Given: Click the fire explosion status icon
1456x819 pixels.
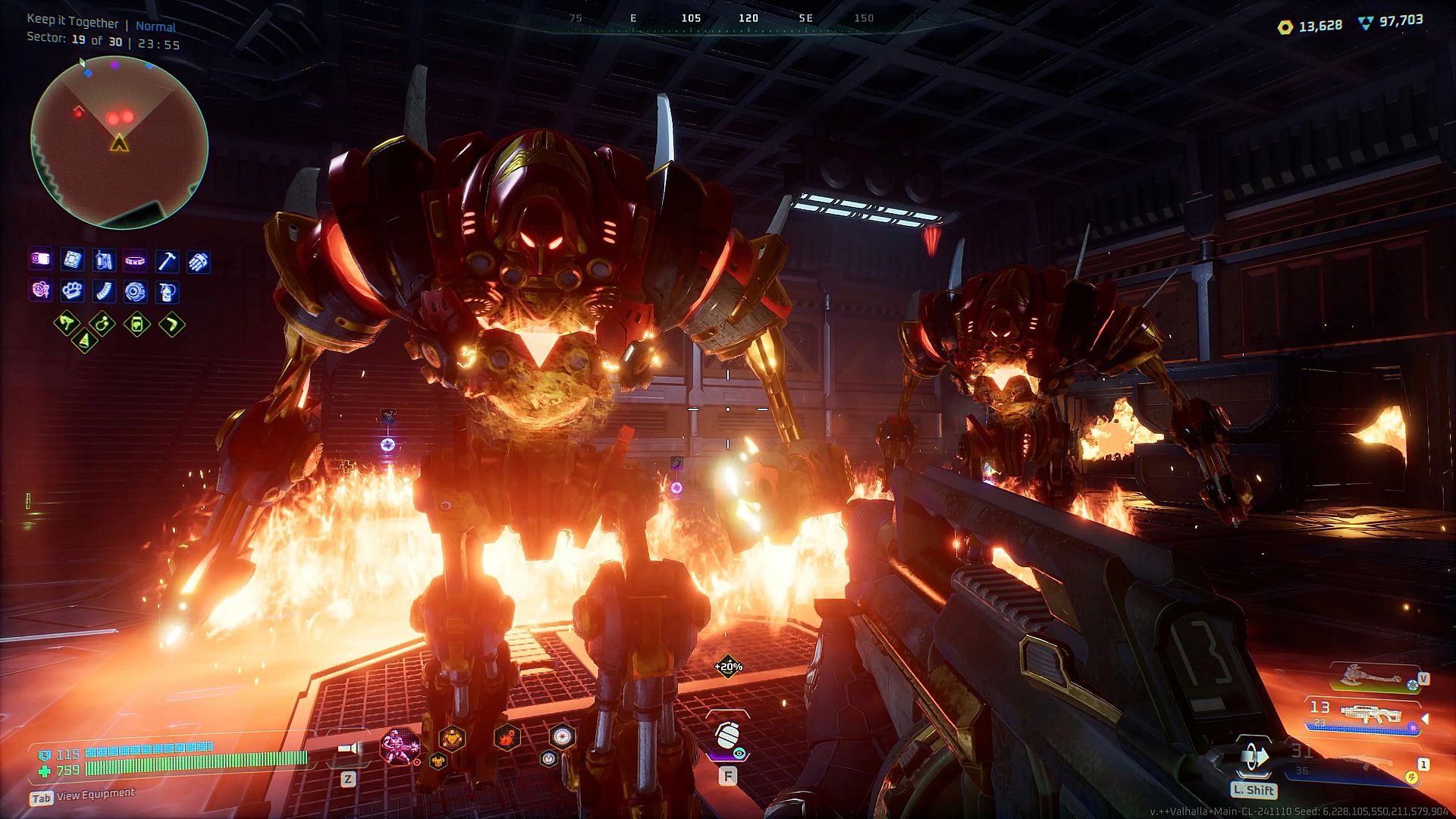Looking at the screenshot, I should click(507, 736).
